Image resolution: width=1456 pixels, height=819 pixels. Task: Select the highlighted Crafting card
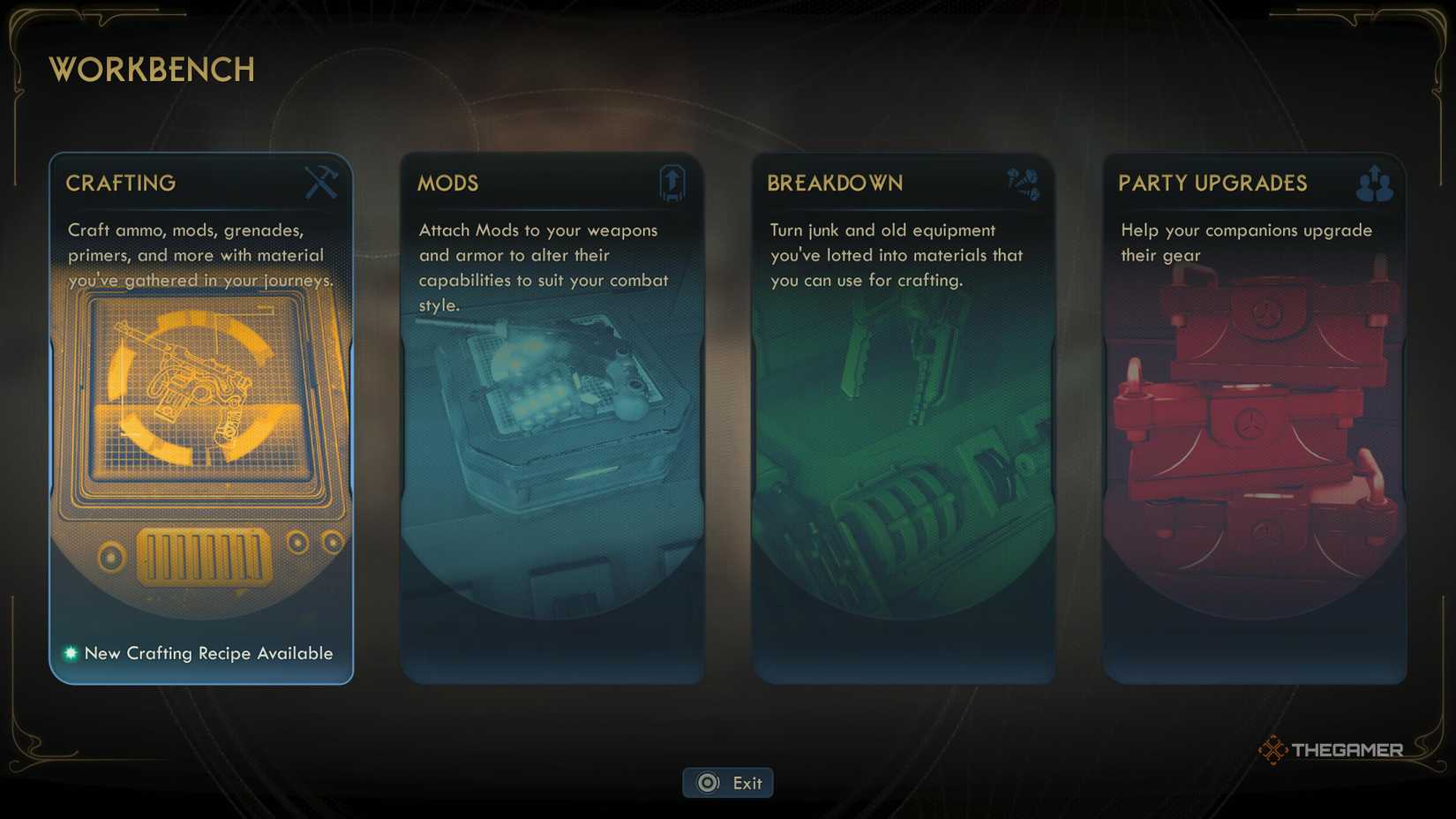coord(201,415)
